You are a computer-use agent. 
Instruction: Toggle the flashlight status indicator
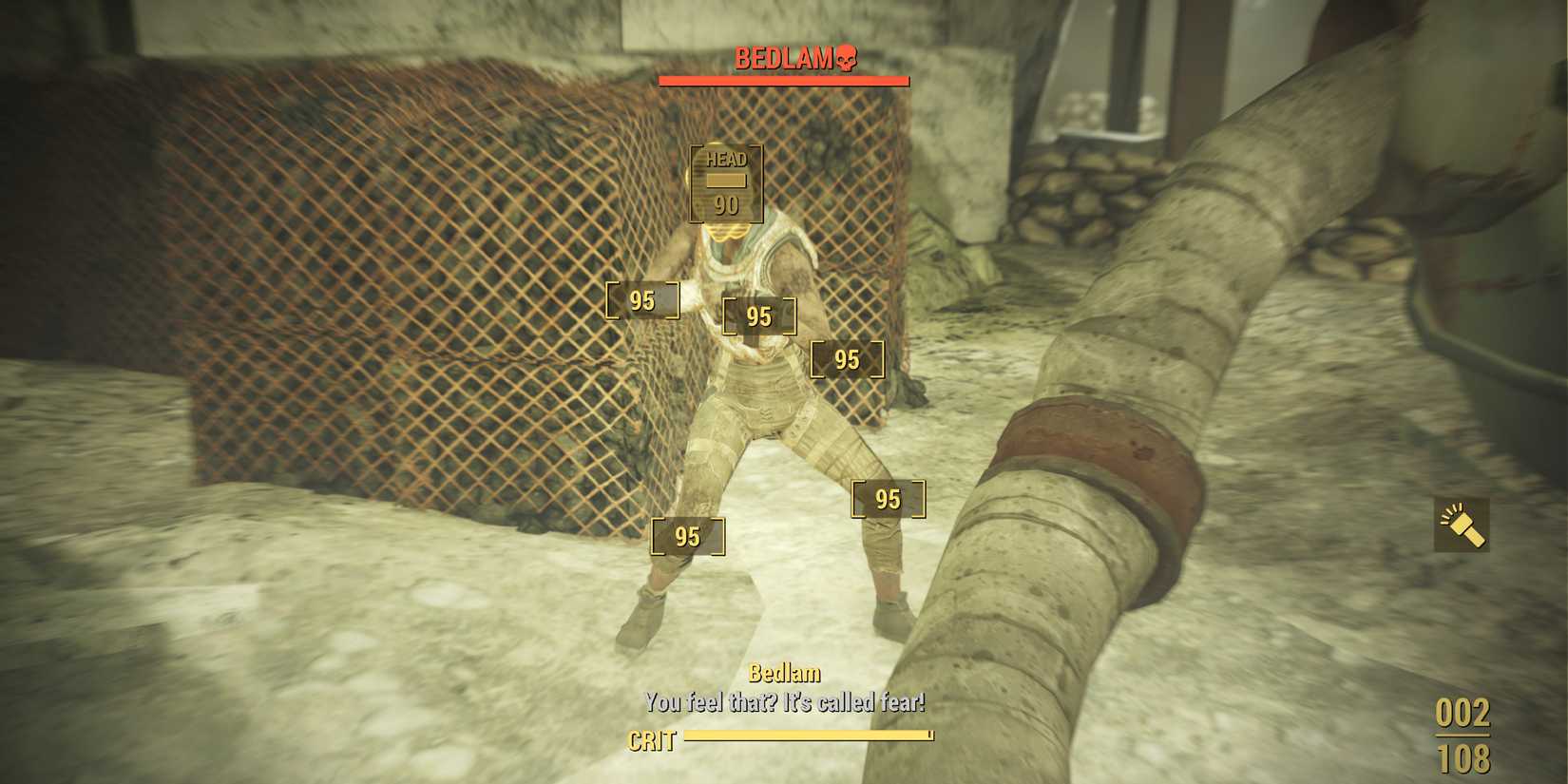(x=1460, y=526)
